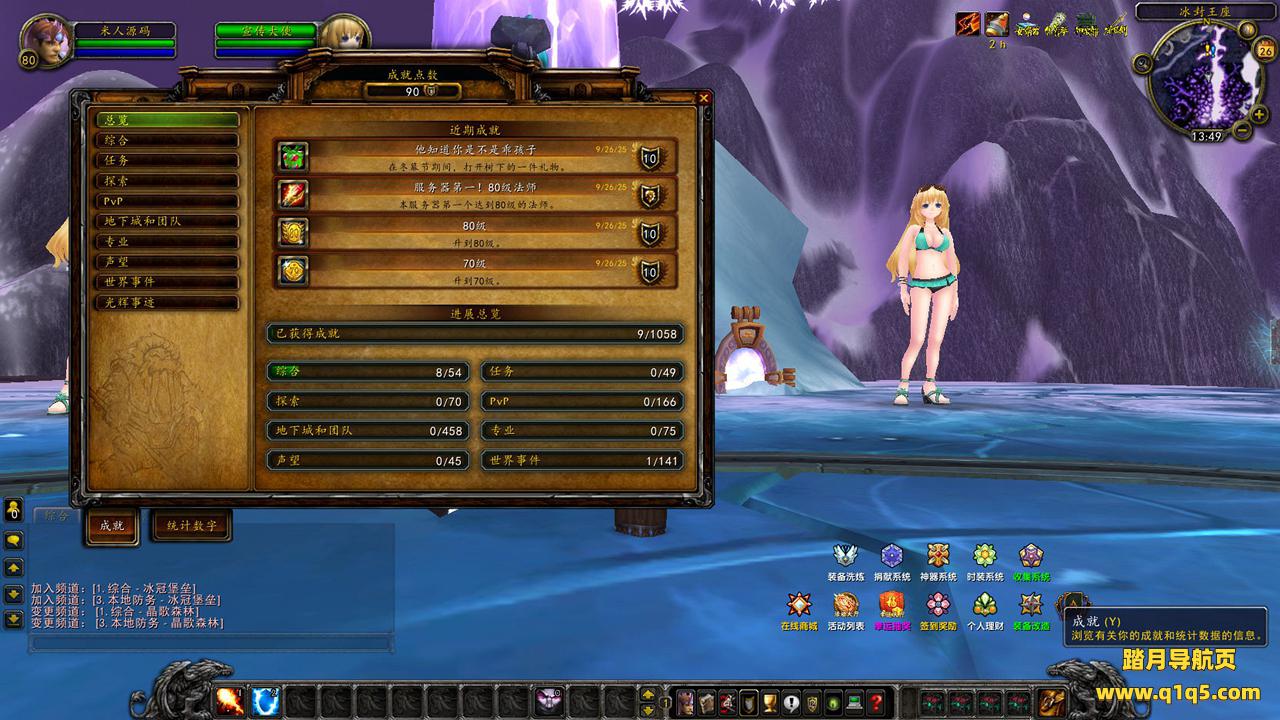
Task: Open the backpack bag slot
Action: tap(1051, 702)
